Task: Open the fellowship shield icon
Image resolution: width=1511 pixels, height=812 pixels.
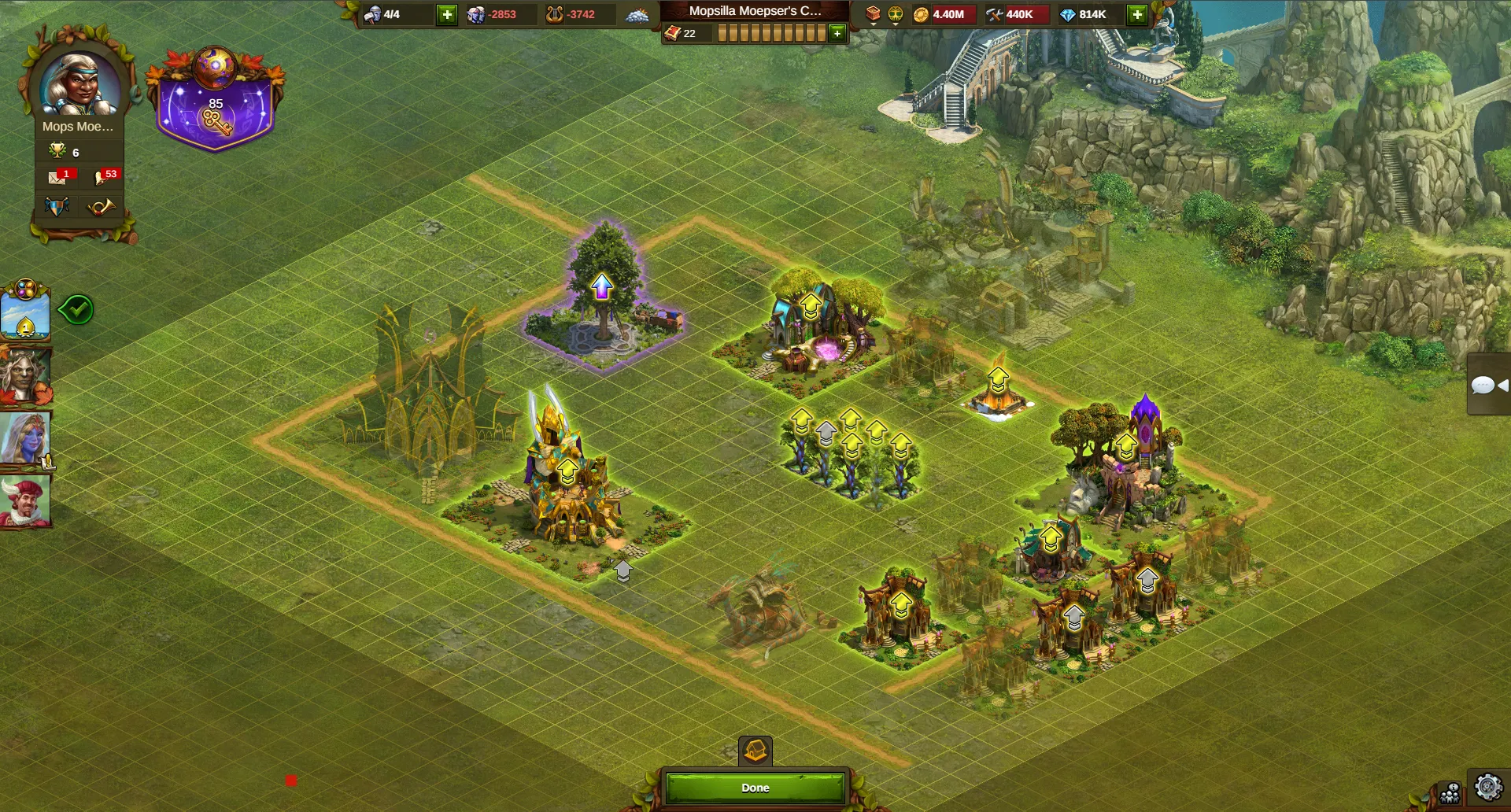Action: (x=57, y=207)
